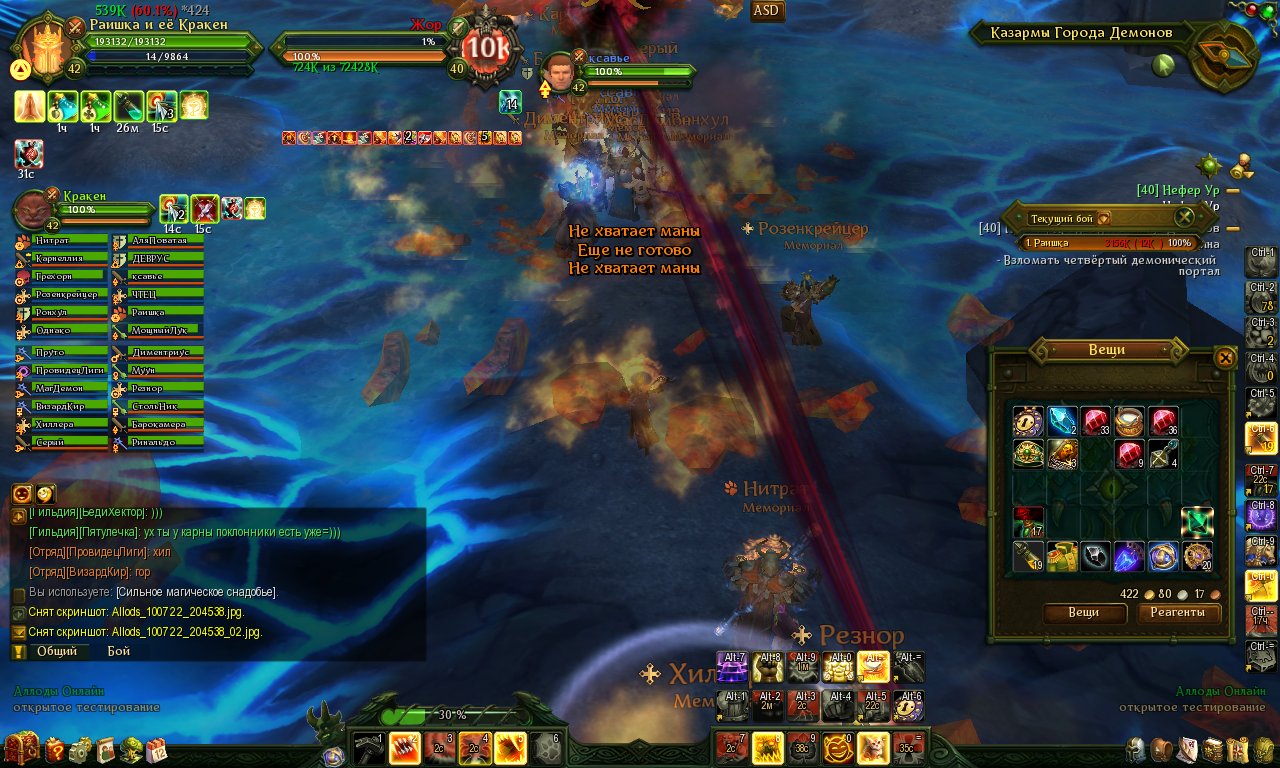Select the Вещи tab at the bag bottom
Screen dimensions: 1280x768
(x=1084, y=613)
